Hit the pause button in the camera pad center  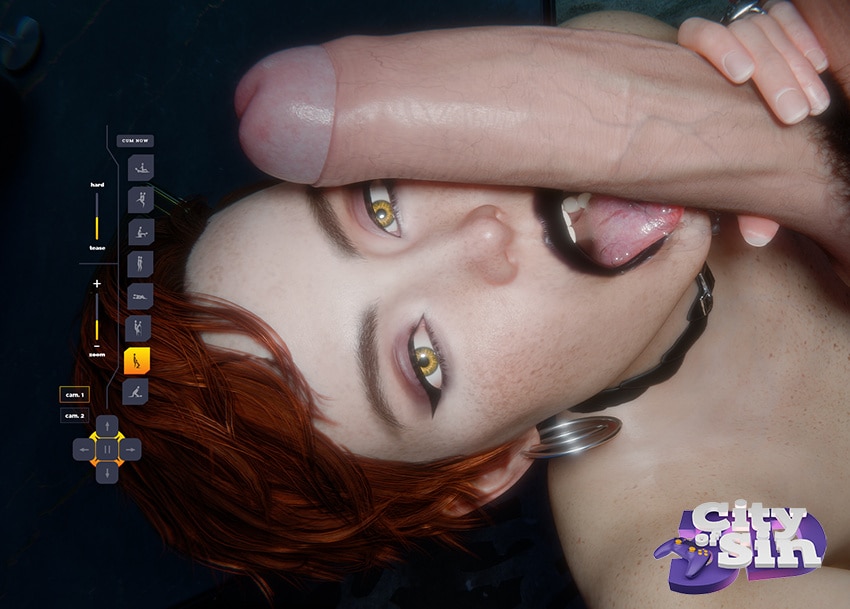pyautogui.click(x=107, y=450)
